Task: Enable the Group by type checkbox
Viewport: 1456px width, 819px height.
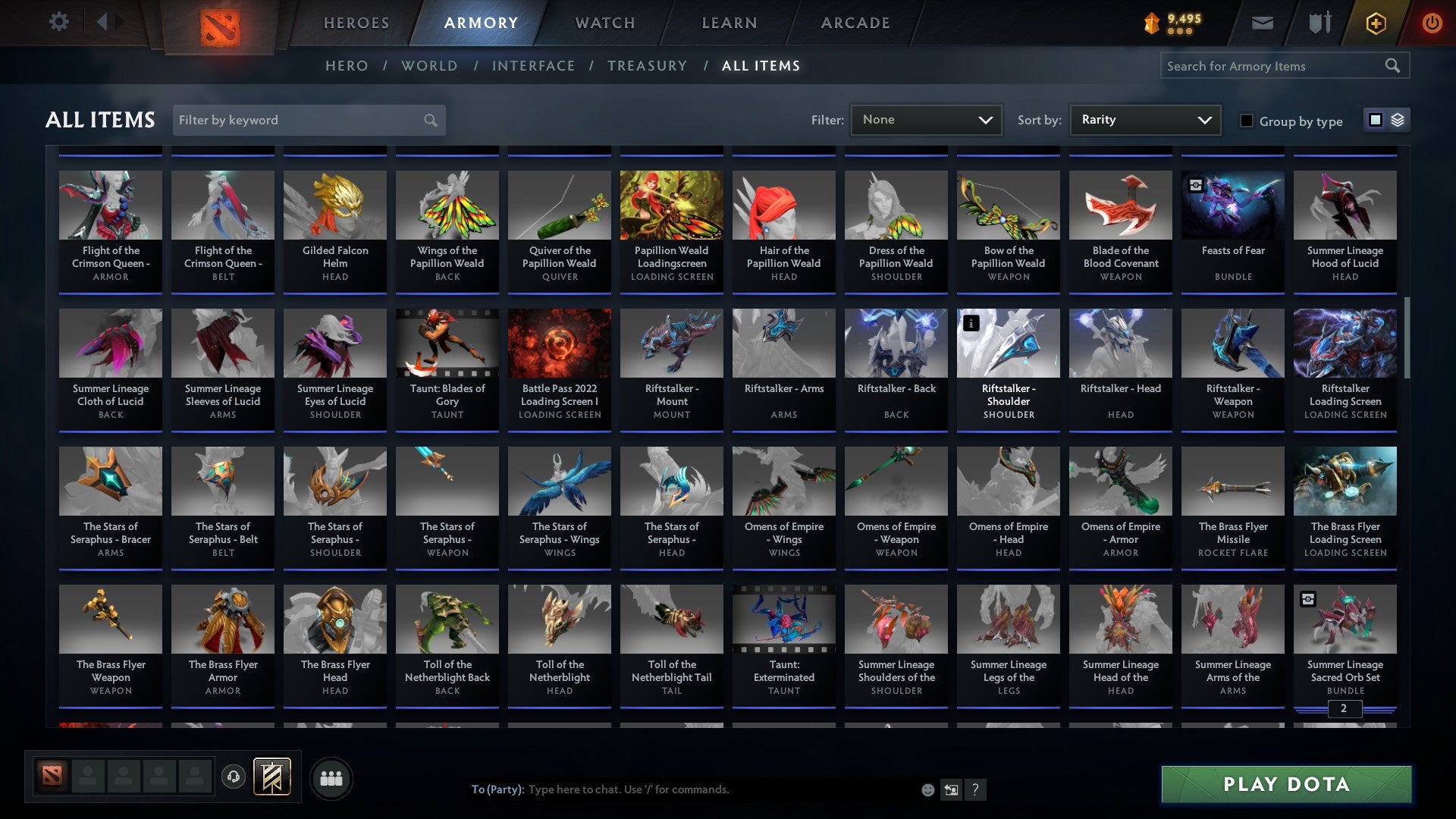Action: [x=1246, y=120]
